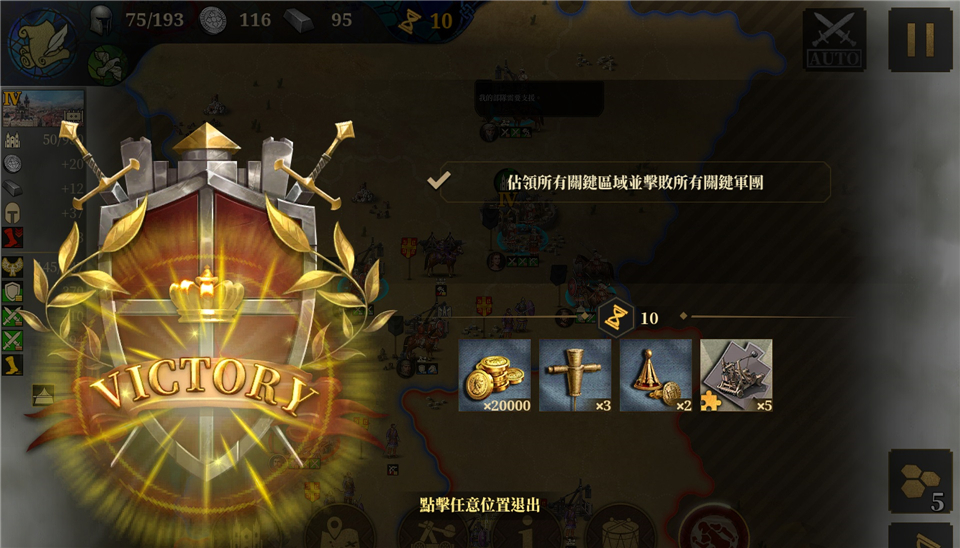960x548 pixels.
Task: Select the siege weapon blueprint ×5 reward
Action: pos(736,375)
